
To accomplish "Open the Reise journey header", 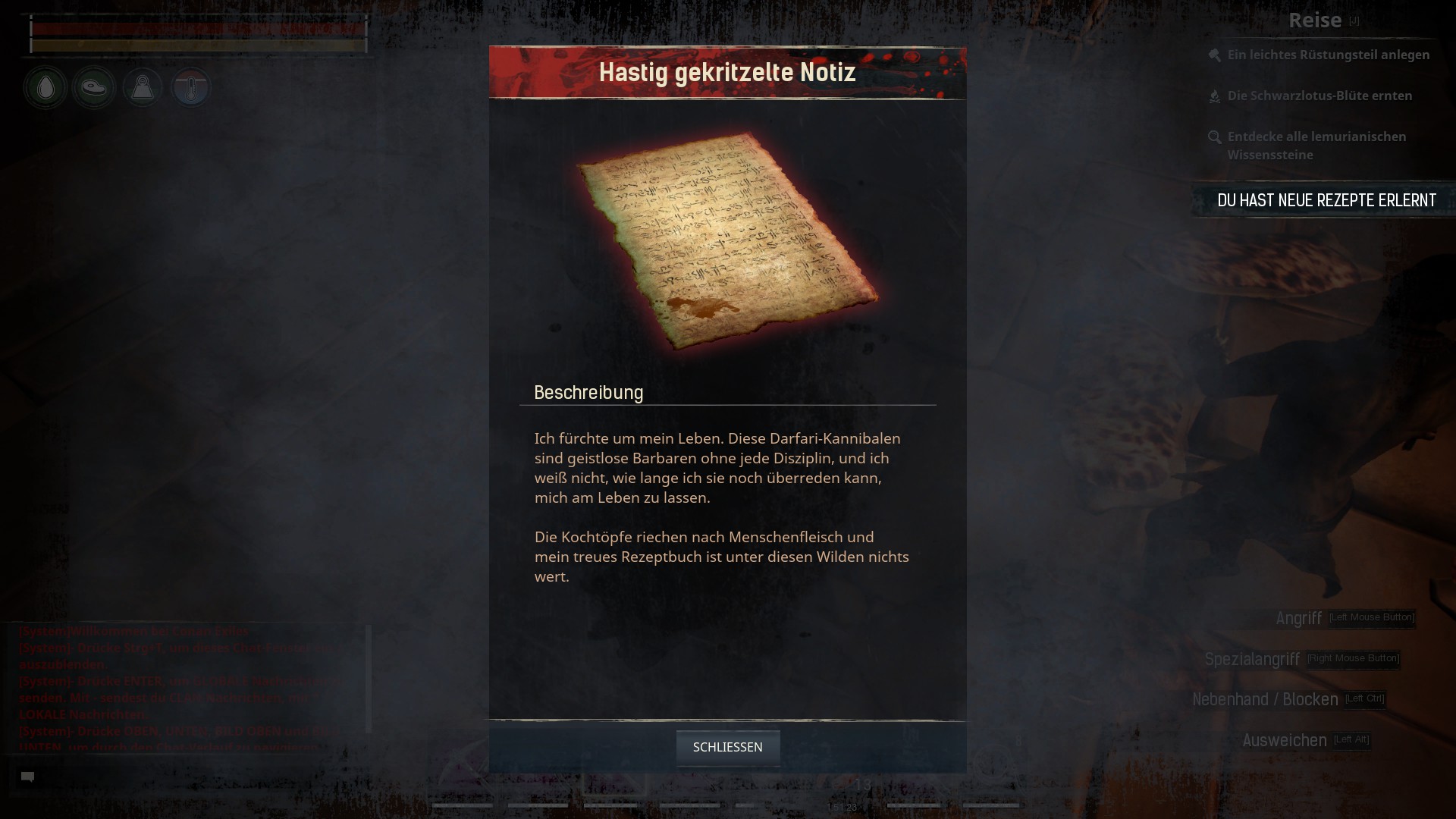I will [1315, 20].
